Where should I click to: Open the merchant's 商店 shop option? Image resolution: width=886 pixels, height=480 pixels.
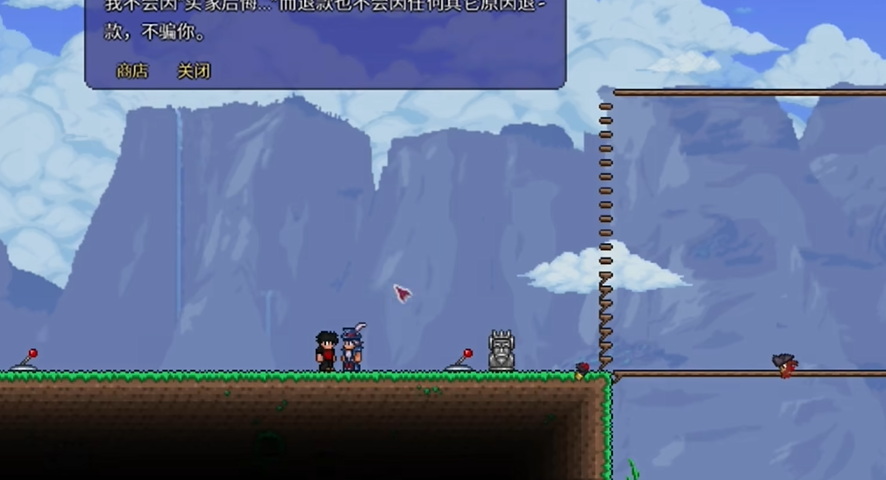click(x=132, y=71)
